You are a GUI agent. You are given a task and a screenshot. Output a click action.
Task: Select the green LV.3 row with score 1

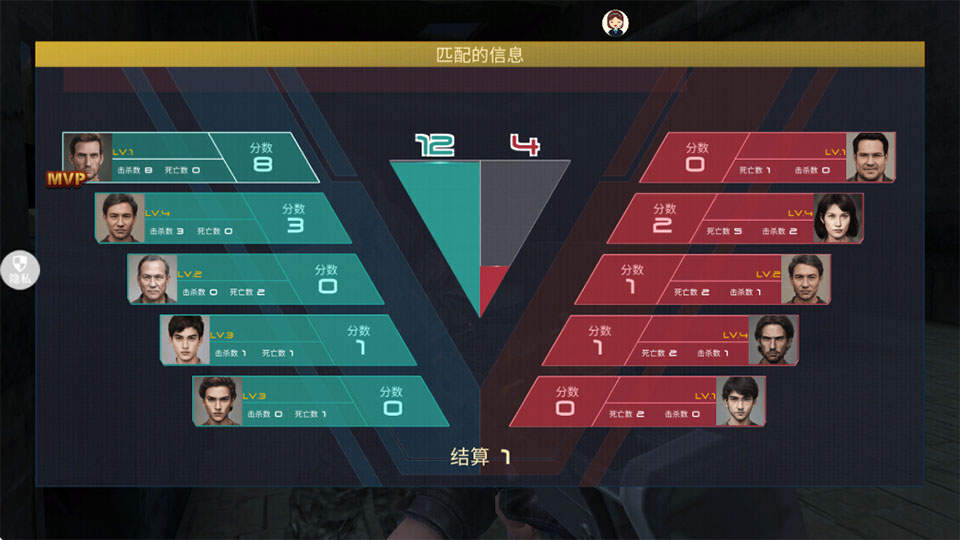pos(288,340)
